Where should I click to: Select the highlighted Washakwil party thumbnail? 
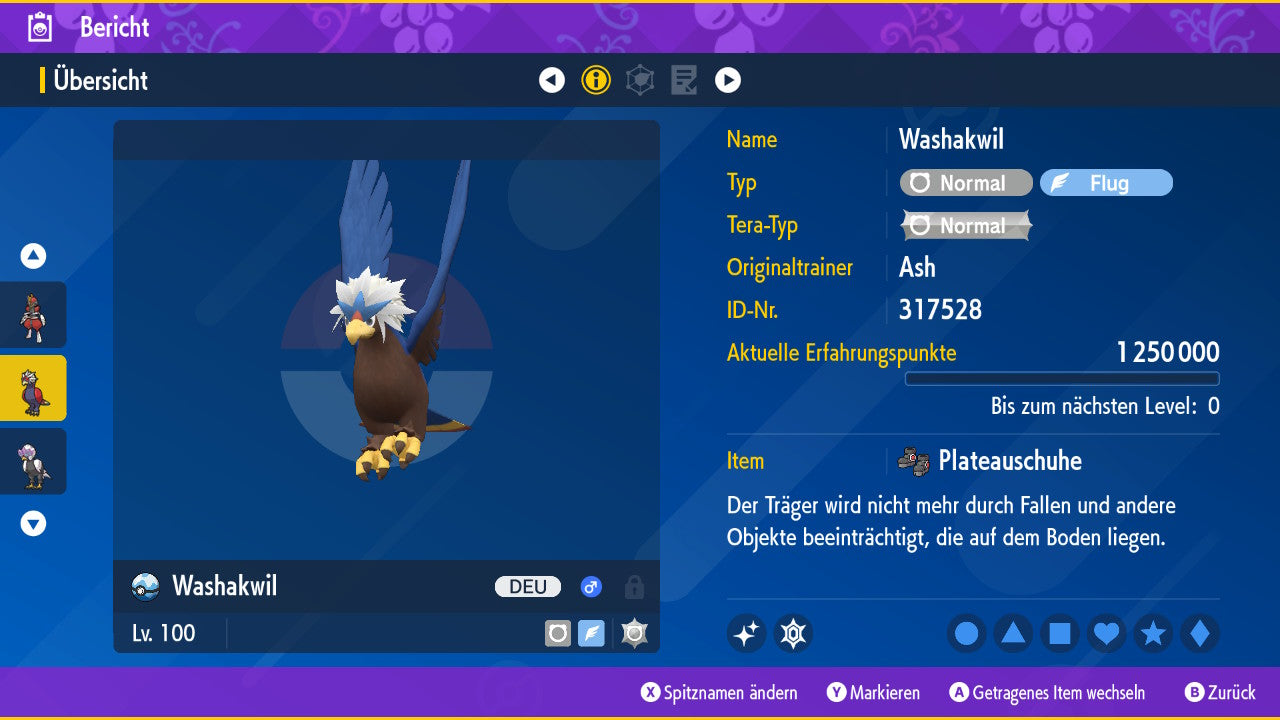[33, 388]
